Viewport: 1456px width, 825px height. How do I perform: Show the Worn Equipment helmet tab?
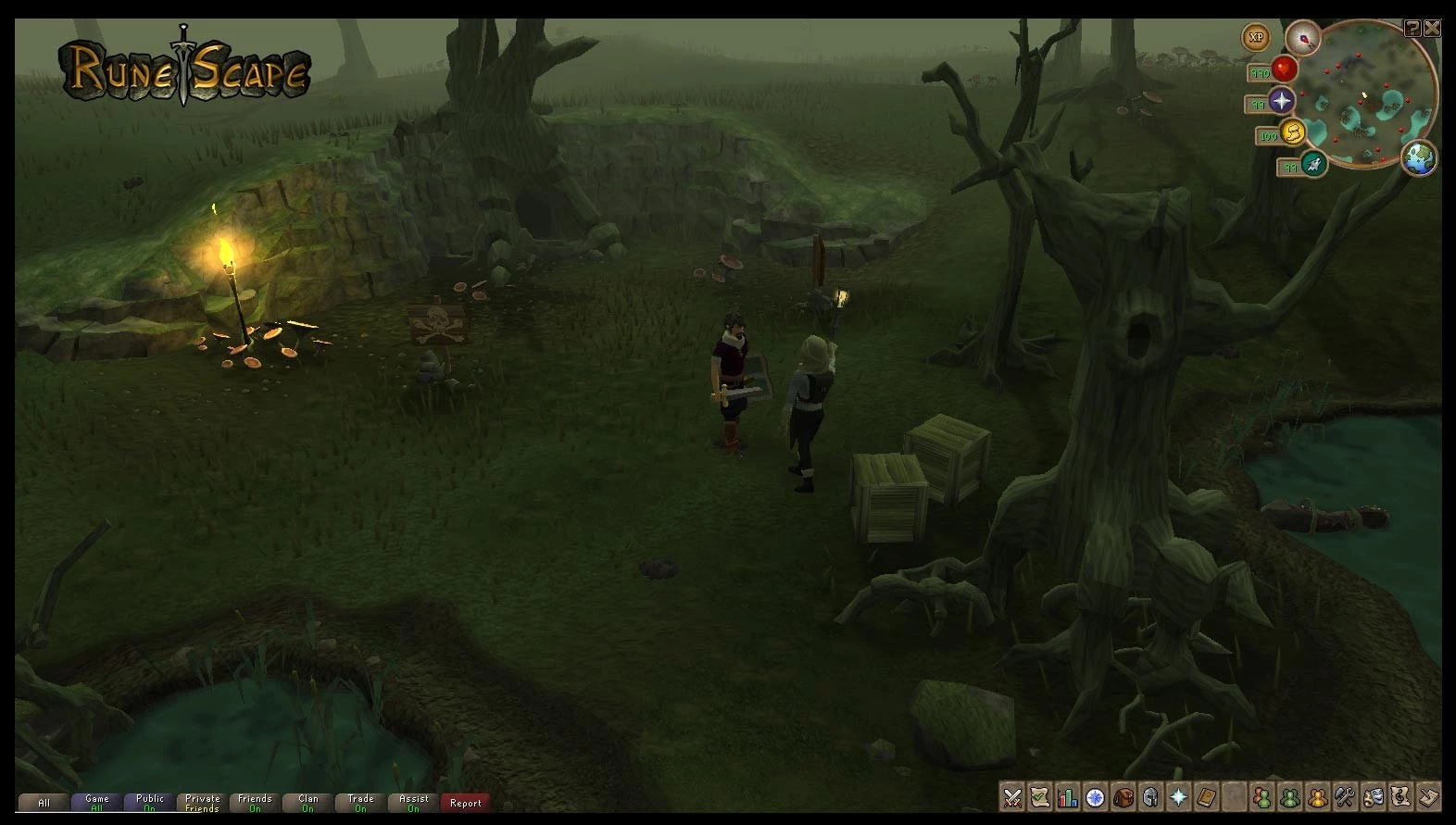click(x=1151, y=797)
